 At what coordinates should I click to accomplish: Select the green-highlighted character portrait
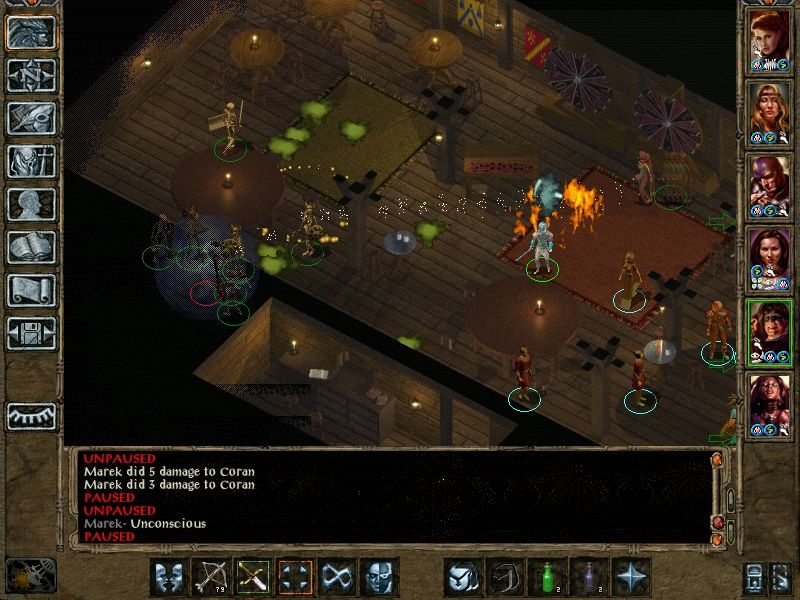point(770,332)
